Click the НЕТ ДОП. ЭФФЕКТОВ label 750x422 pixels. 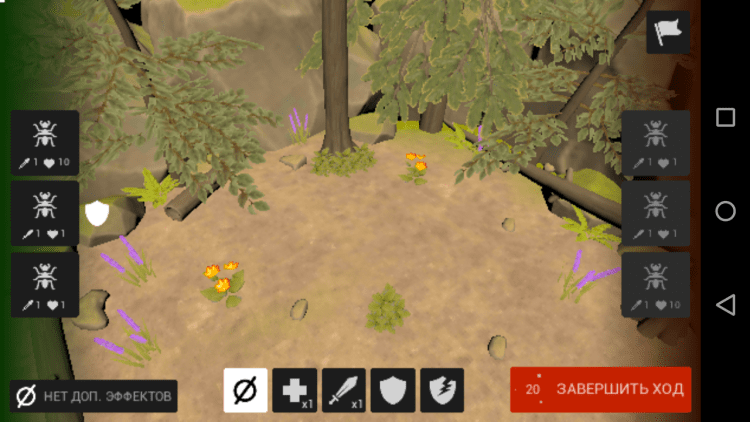(94, 396)
